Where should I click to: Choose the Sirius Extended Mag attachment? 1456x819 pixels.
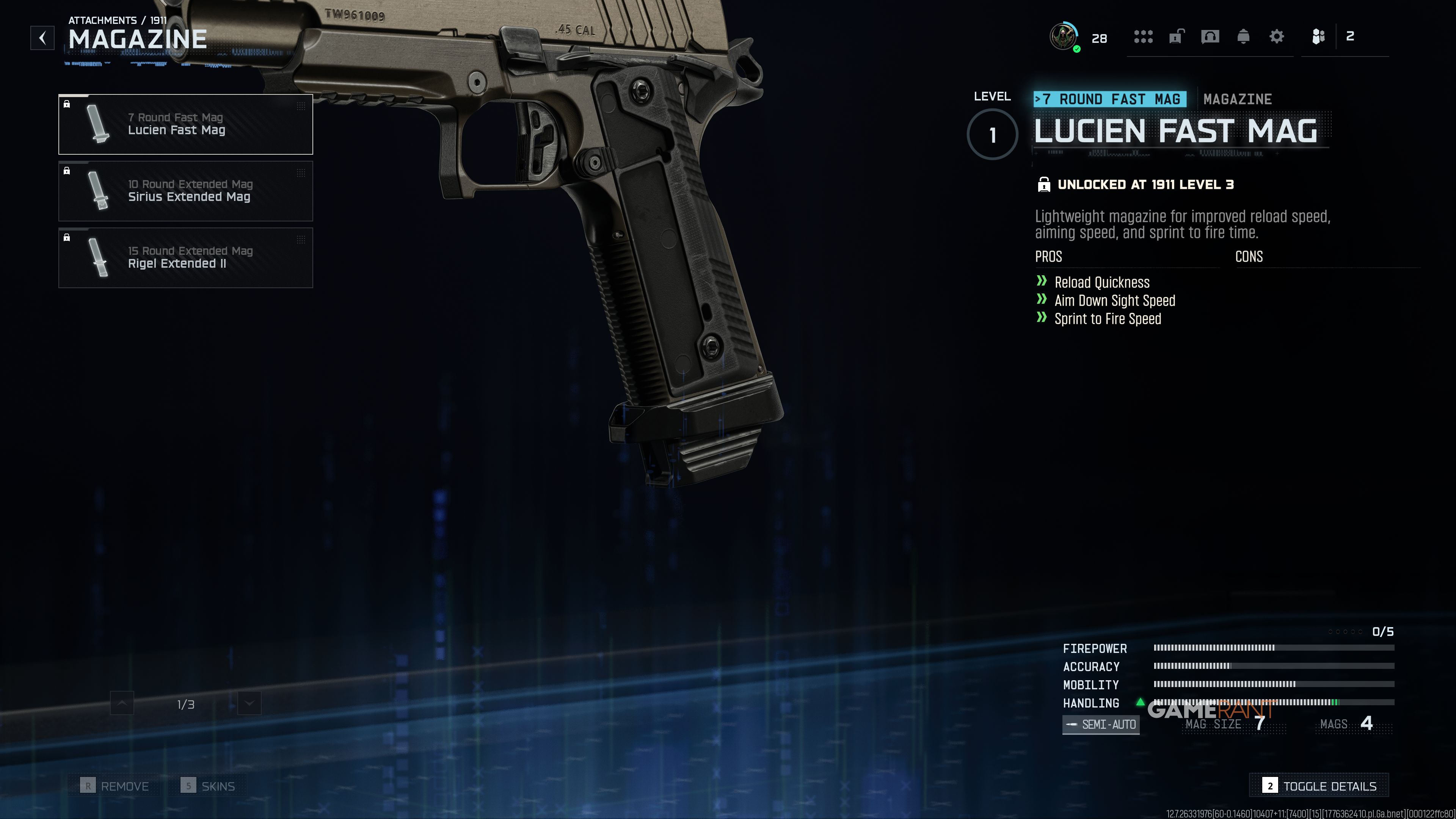pos(185,191)
